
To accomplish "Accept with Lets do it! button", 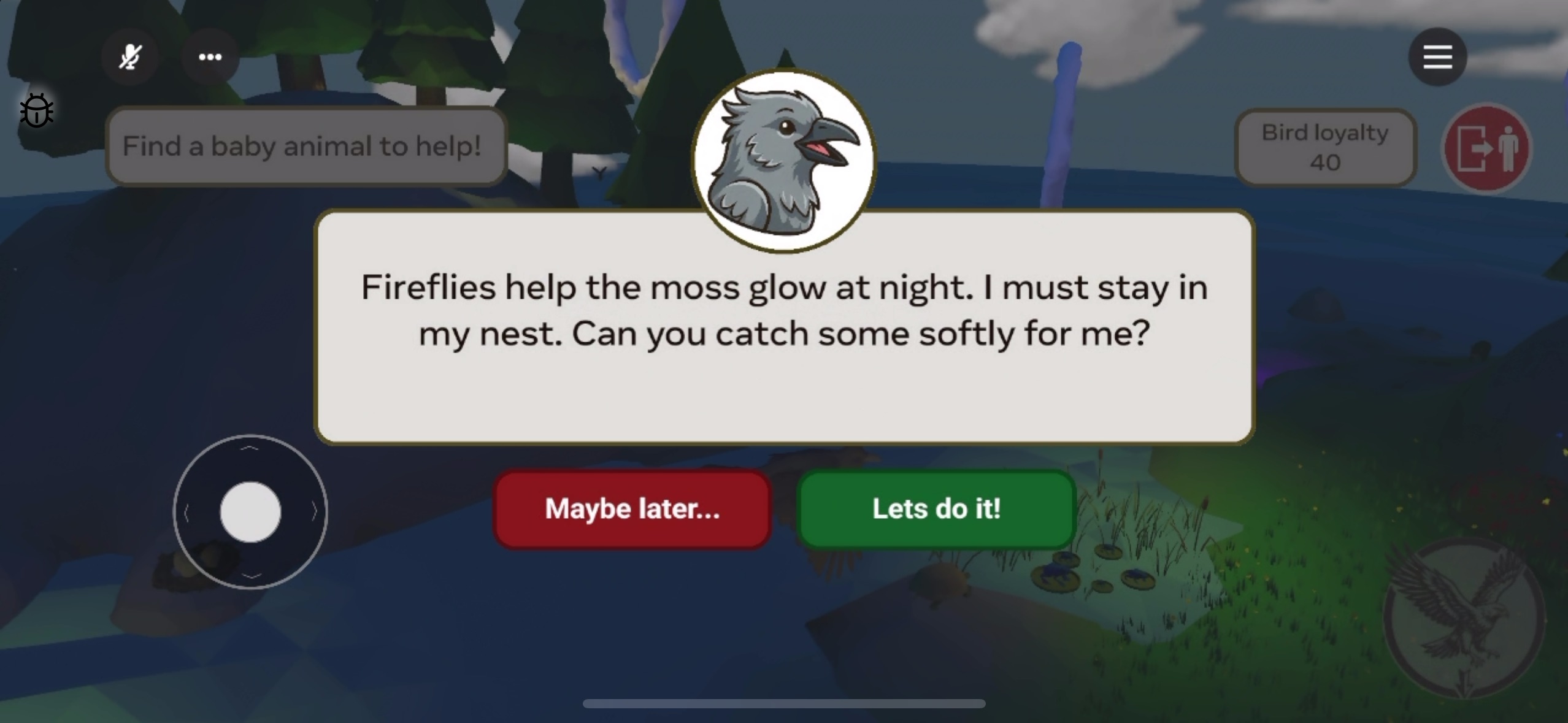I will tap(936, 509).
